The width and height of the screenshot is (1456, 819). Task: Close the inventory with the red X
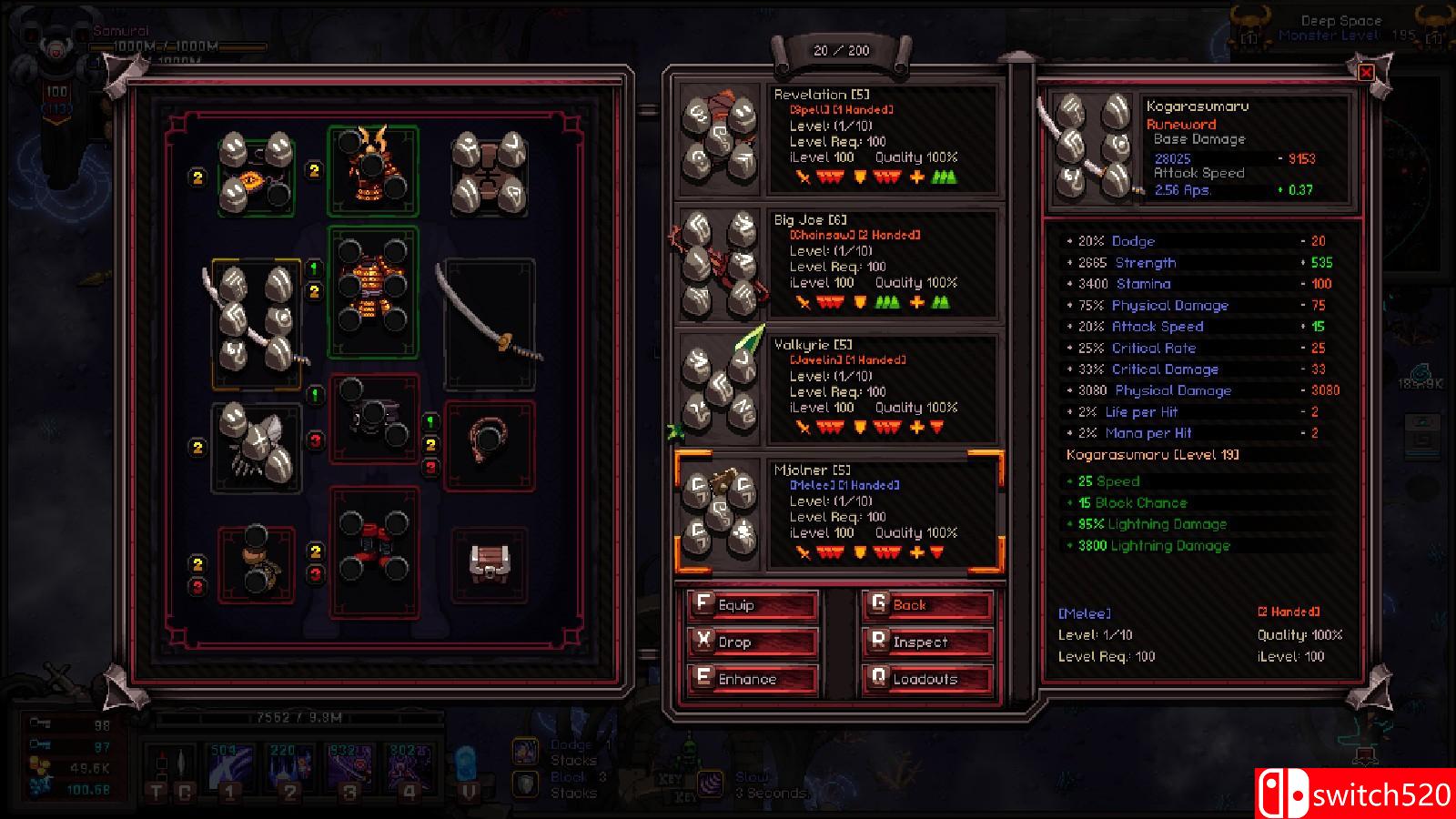(x=1365, y=74)
